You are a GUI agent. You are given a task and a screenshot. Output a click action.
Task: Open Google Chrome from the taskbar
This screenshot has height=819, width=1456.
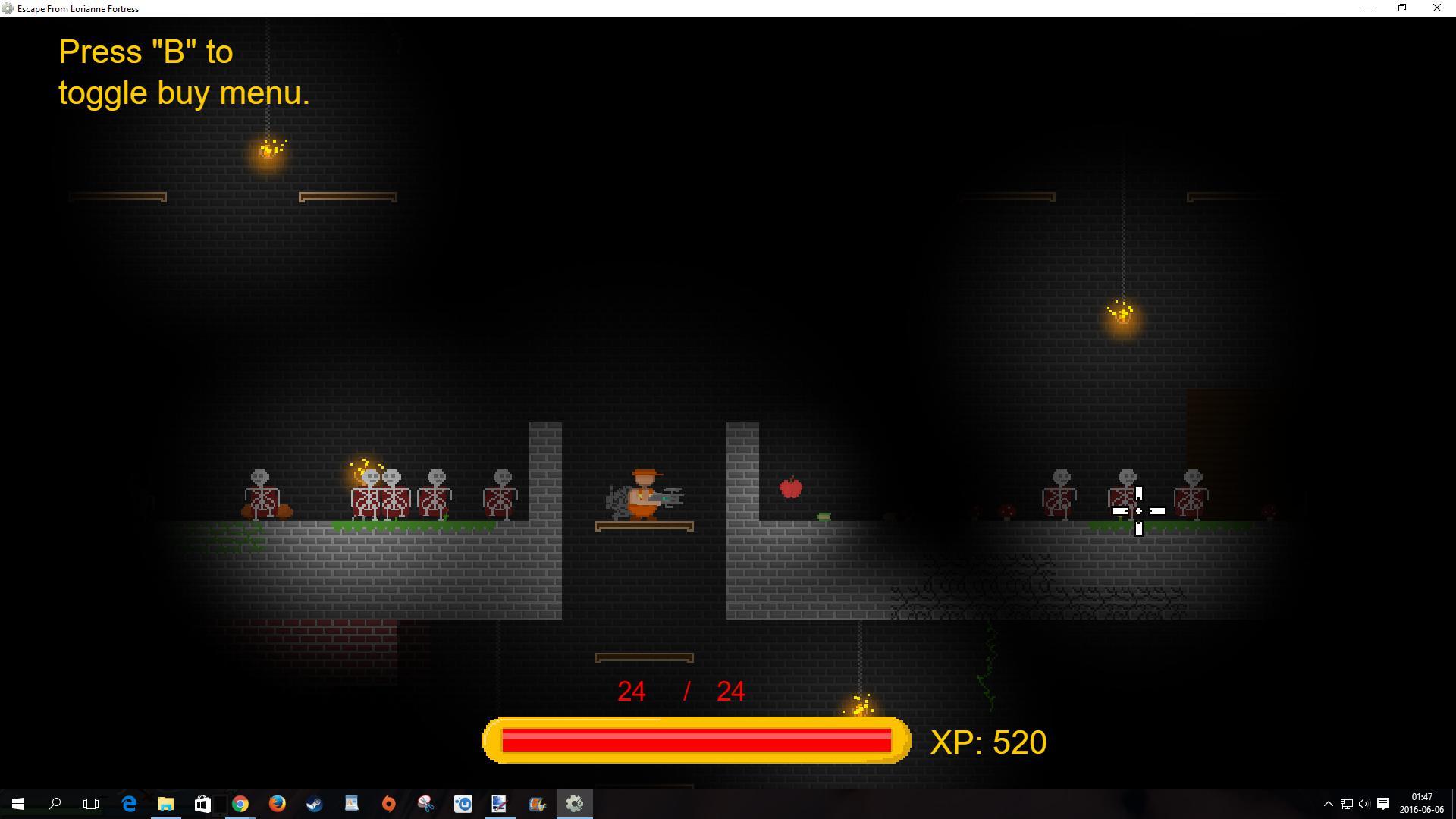(x=240, y=803)
